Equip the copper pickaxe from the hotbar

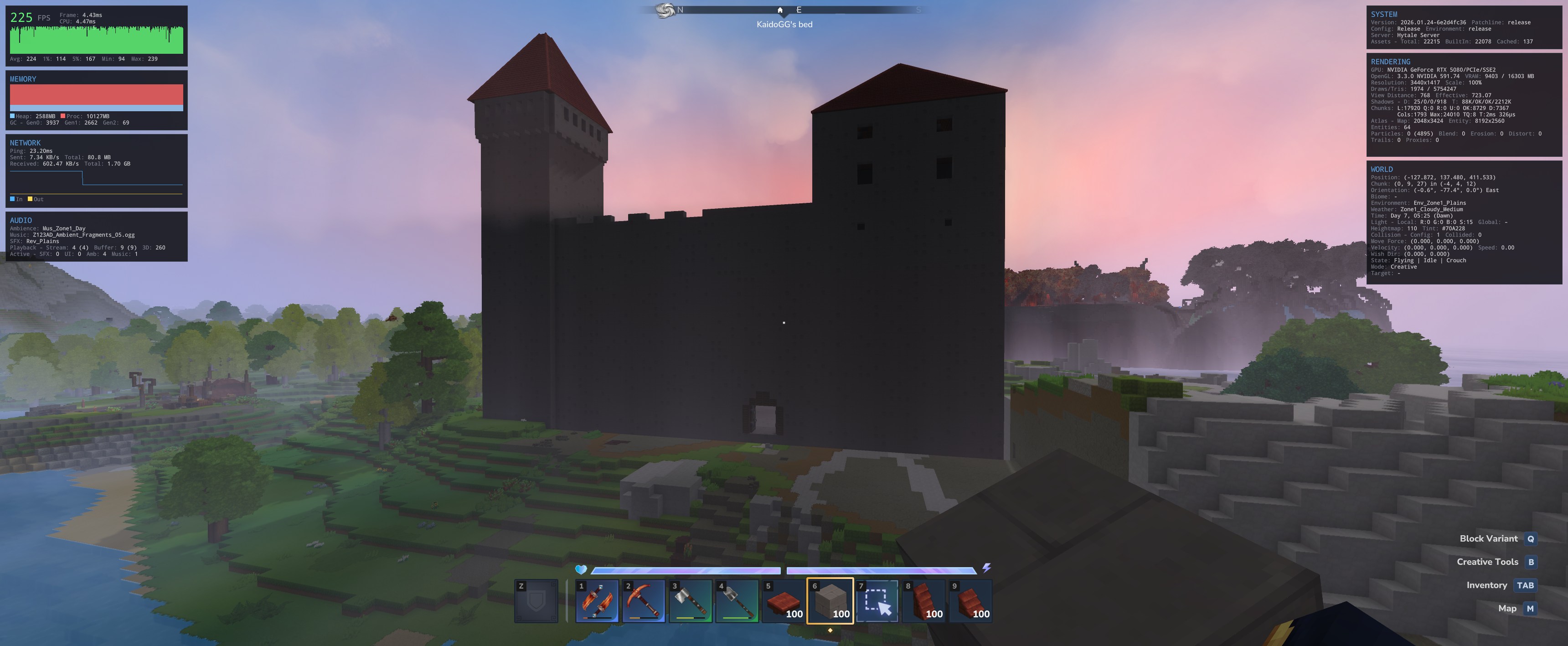coord(644,601)
